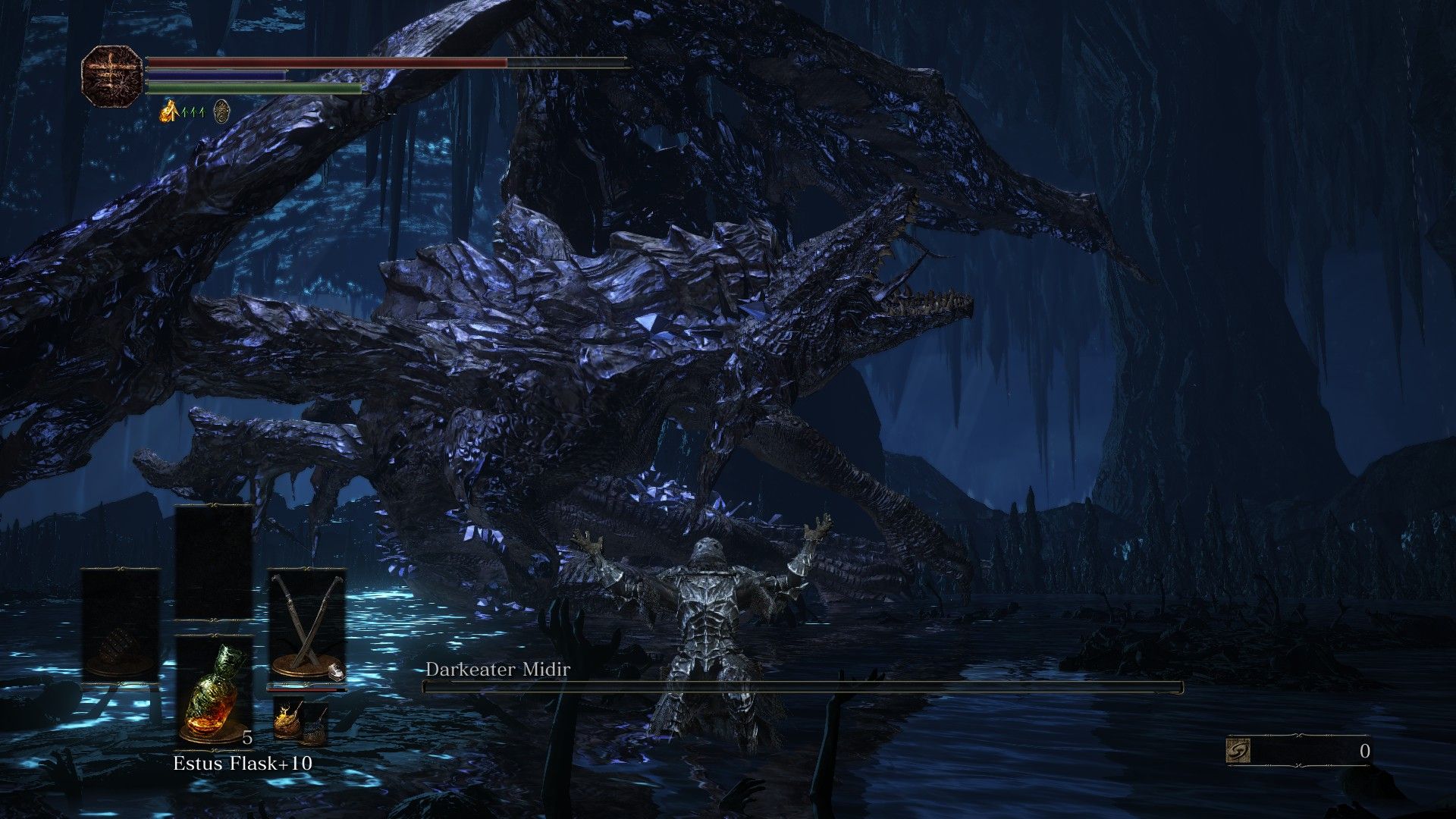Select the dark item thumbnail beside the resin
1456x819 pixels.
pos(315,723)
